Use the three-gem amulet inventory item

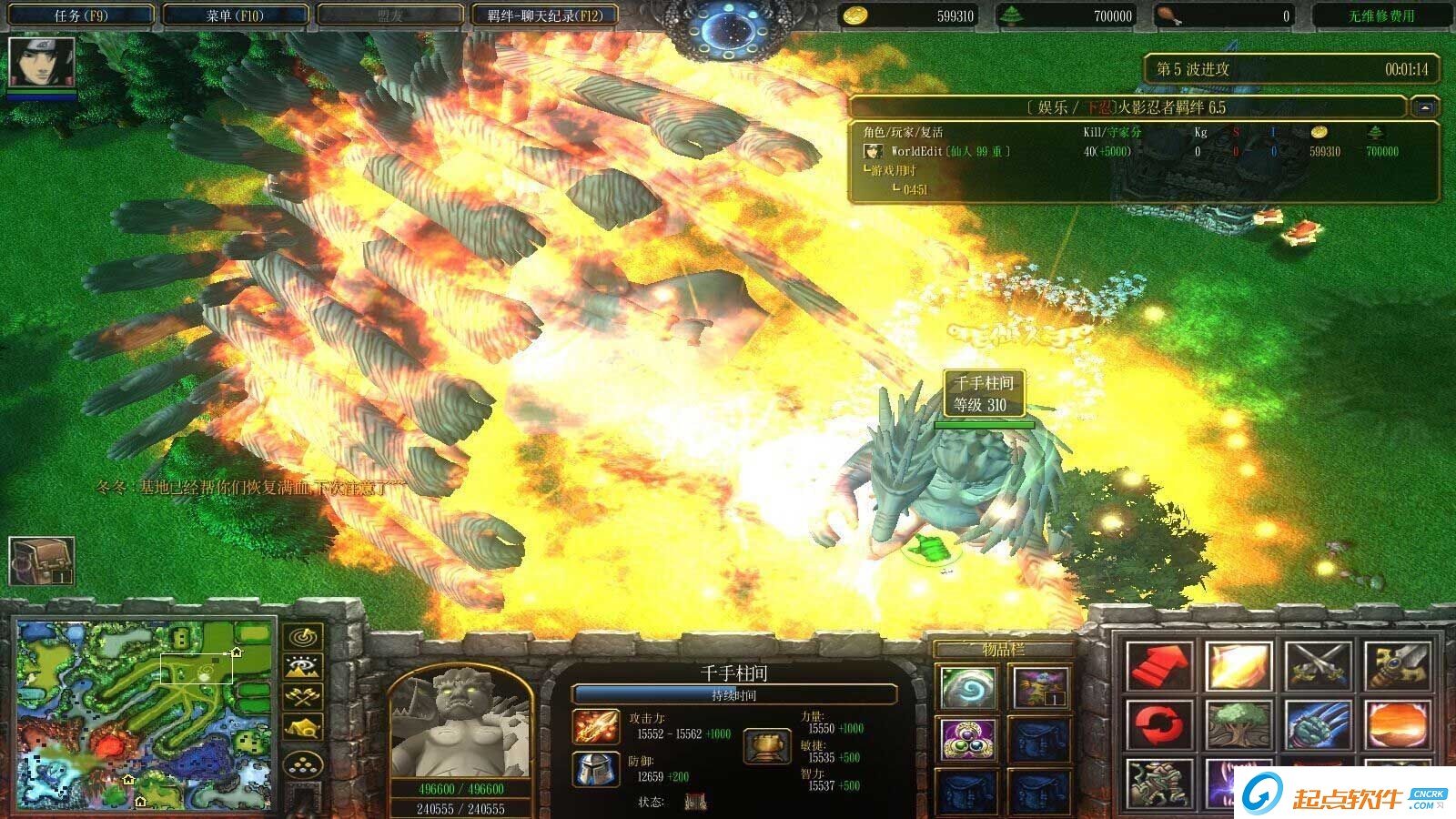pyautogui.click(x=966, y=738)
